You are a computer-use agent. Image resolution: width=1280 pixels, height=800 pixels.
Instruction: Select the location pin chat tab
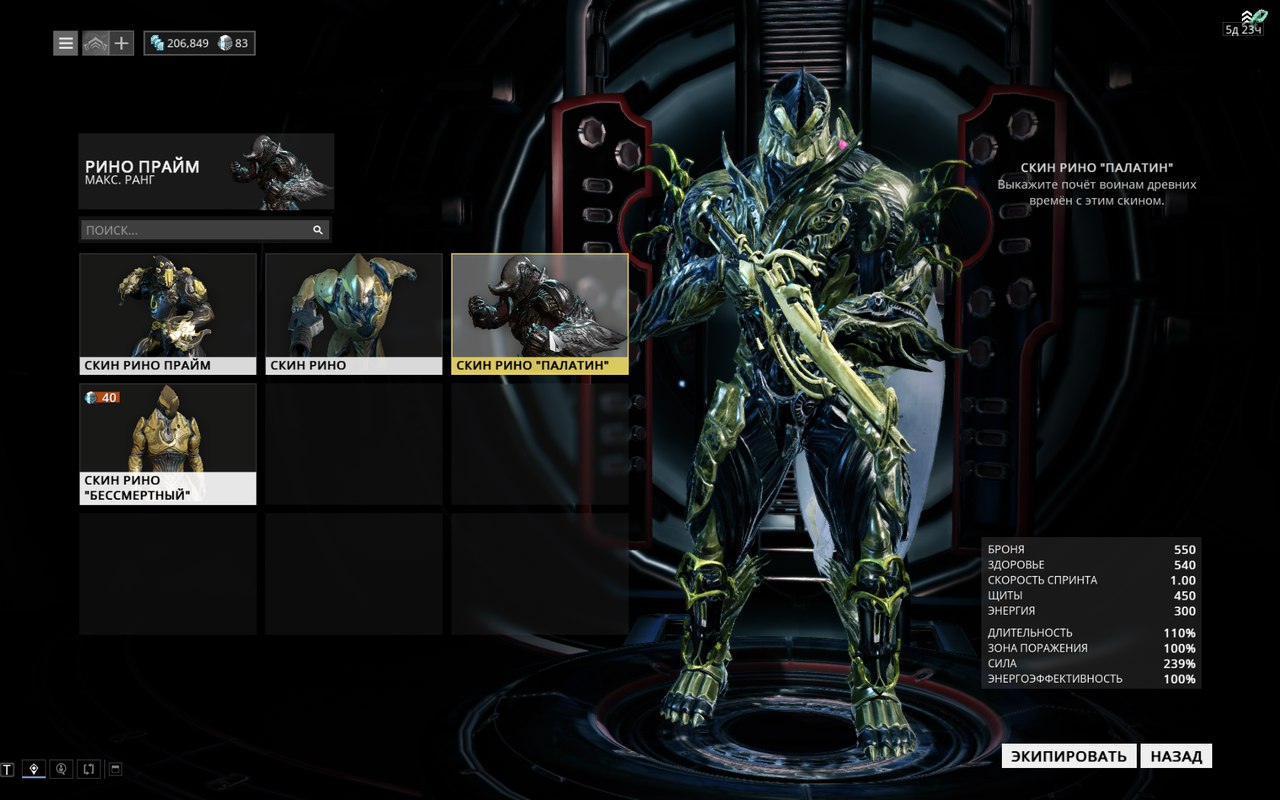(35, 769)
